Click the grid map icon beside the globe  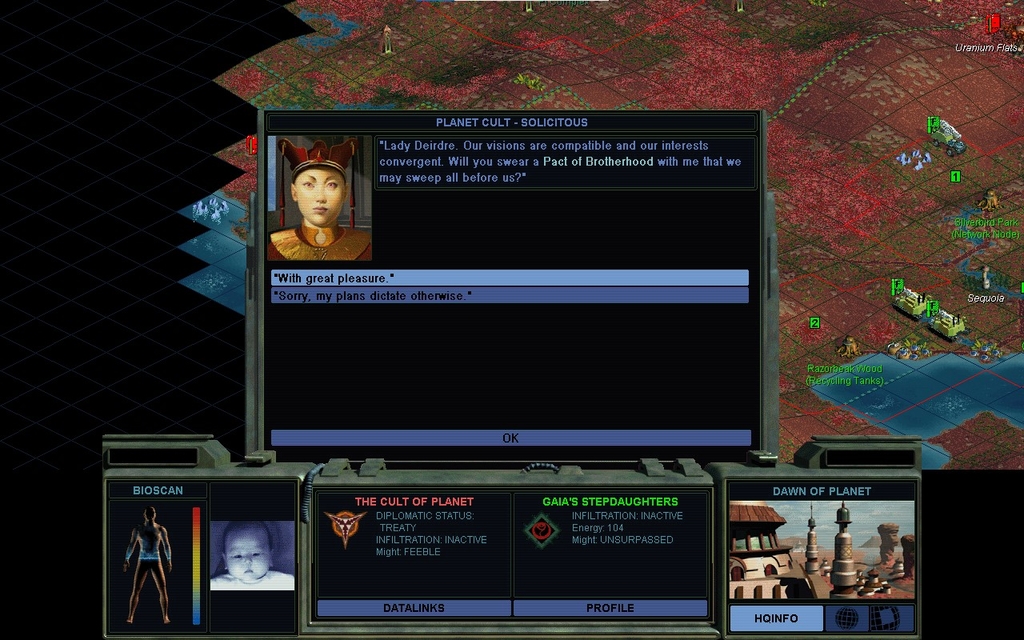884,619
